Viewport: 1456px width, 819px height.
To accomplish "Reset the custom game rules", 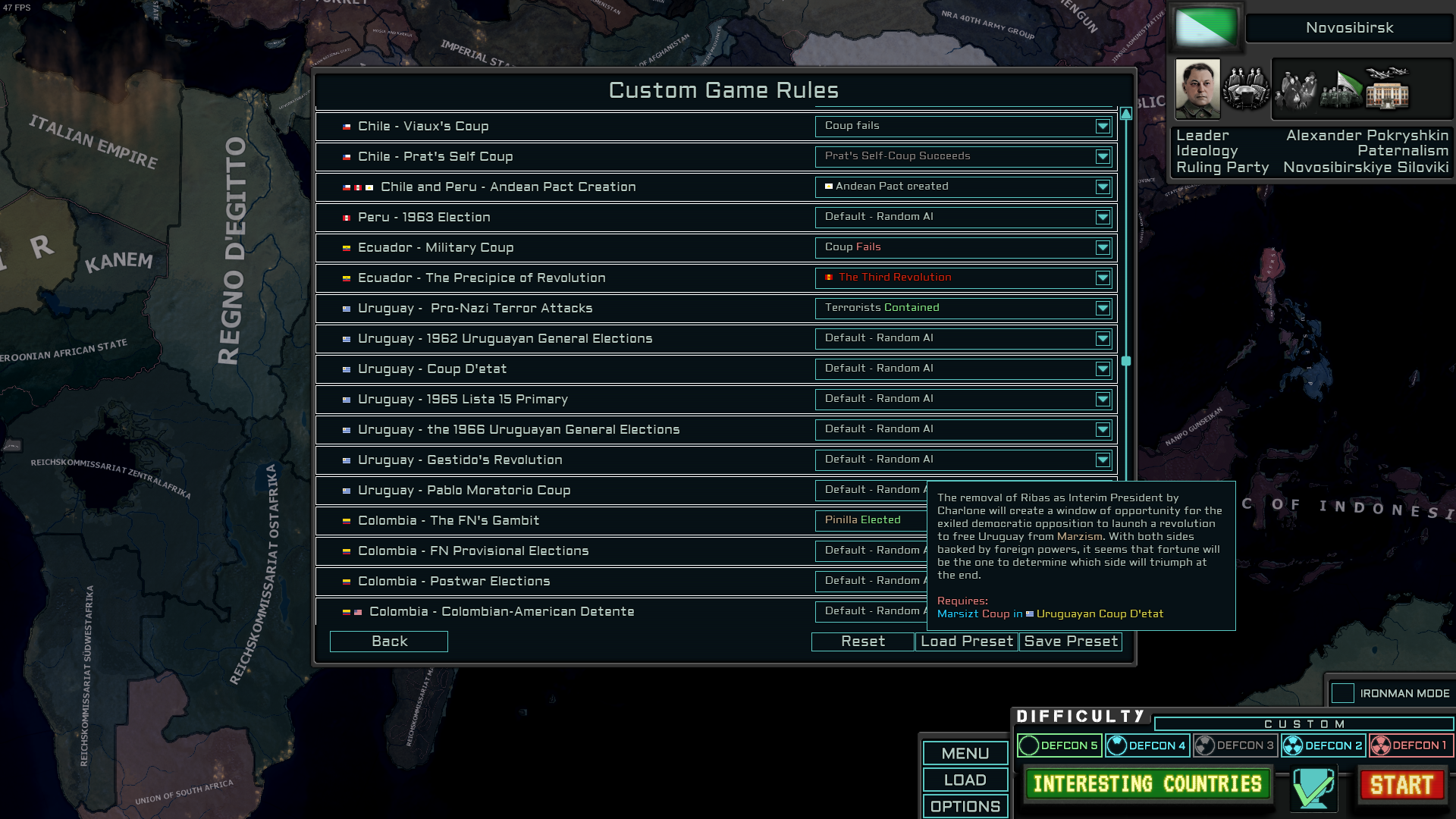I will point(862,642).
